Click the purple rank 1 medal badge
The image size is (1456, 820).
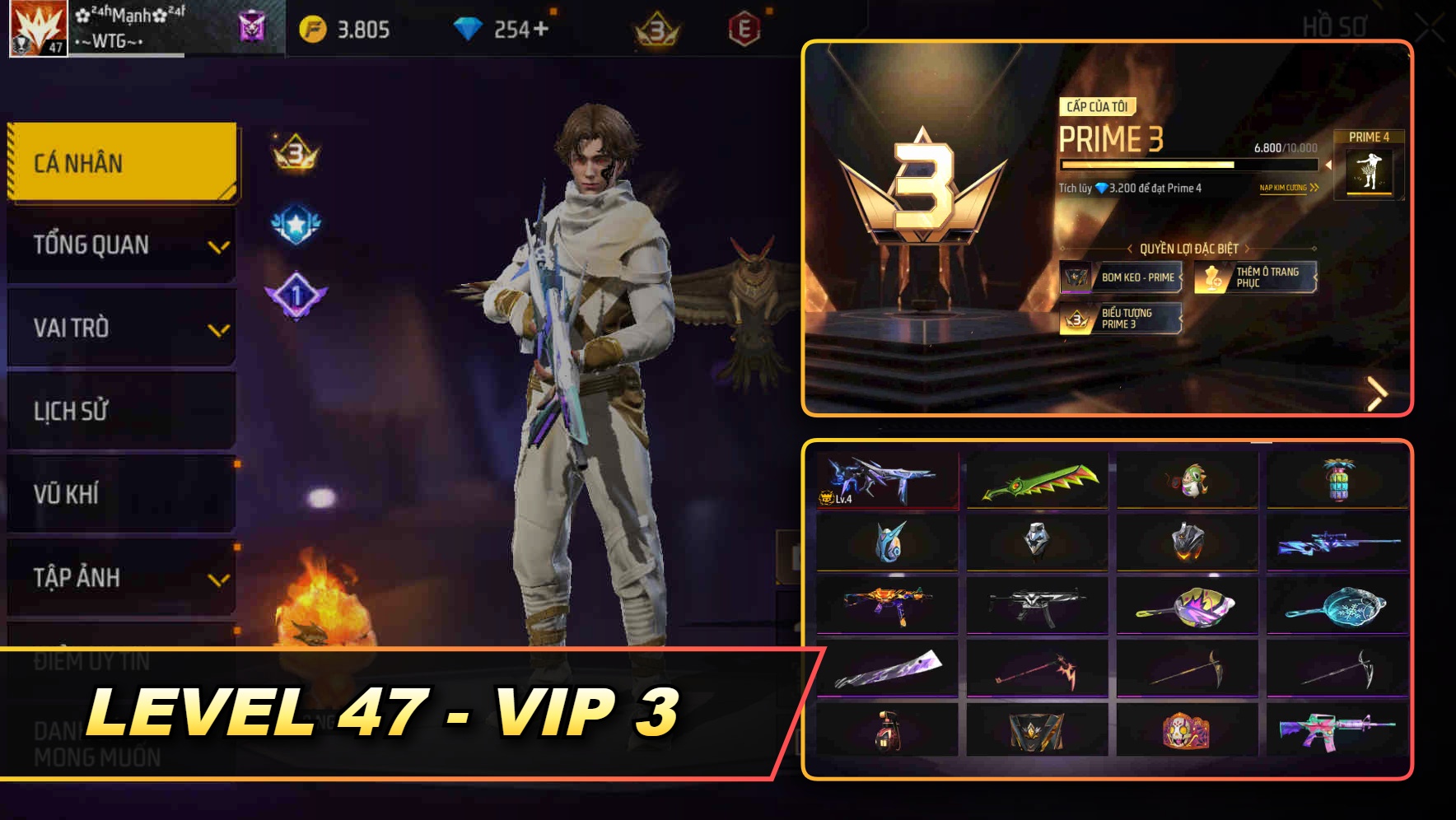(x=292, y=295)
